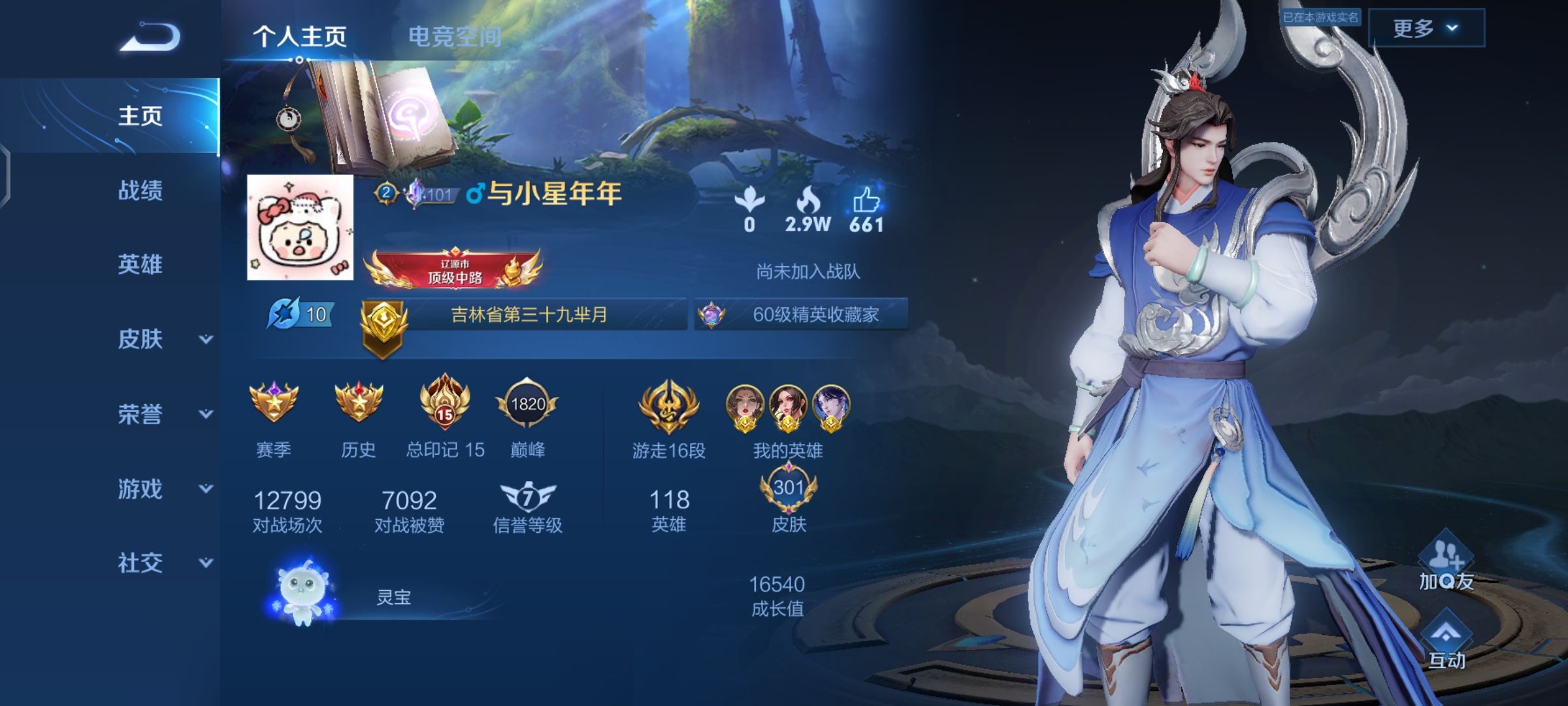The image size is (1568, 706).
Task: Open the 英雄 sidebar section
Action: (140, 265)
